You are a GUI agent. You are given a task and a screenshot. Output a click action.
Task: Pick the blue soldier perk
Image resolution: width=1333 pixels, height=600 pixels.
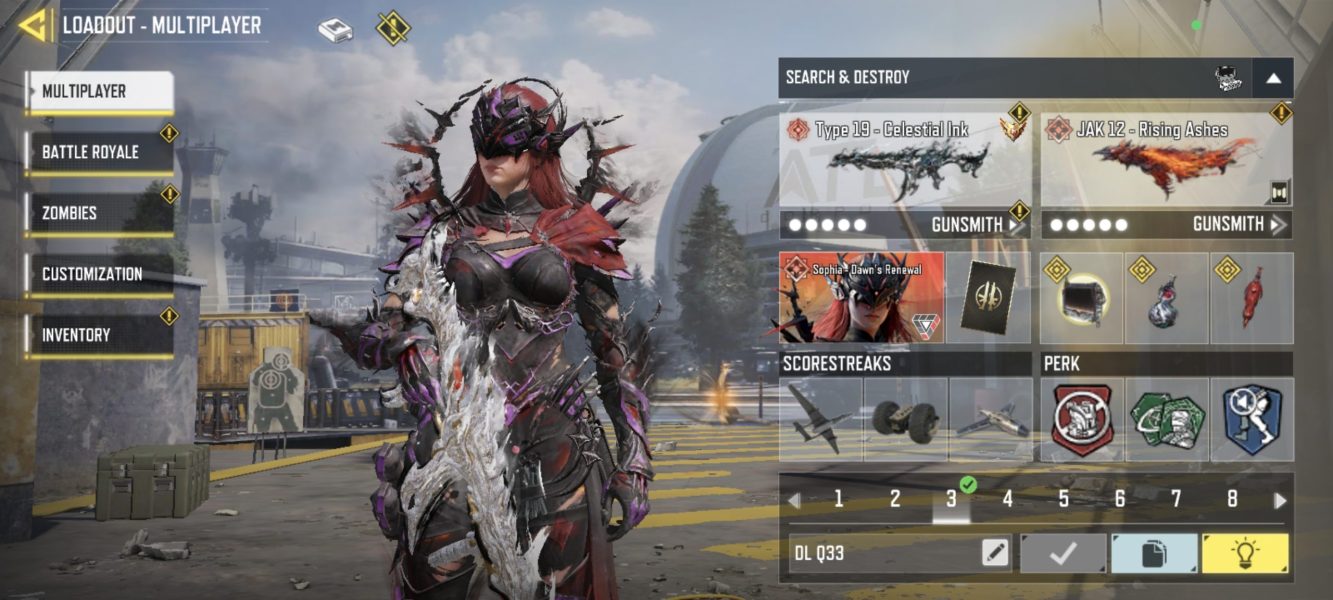click(1252, 419)
